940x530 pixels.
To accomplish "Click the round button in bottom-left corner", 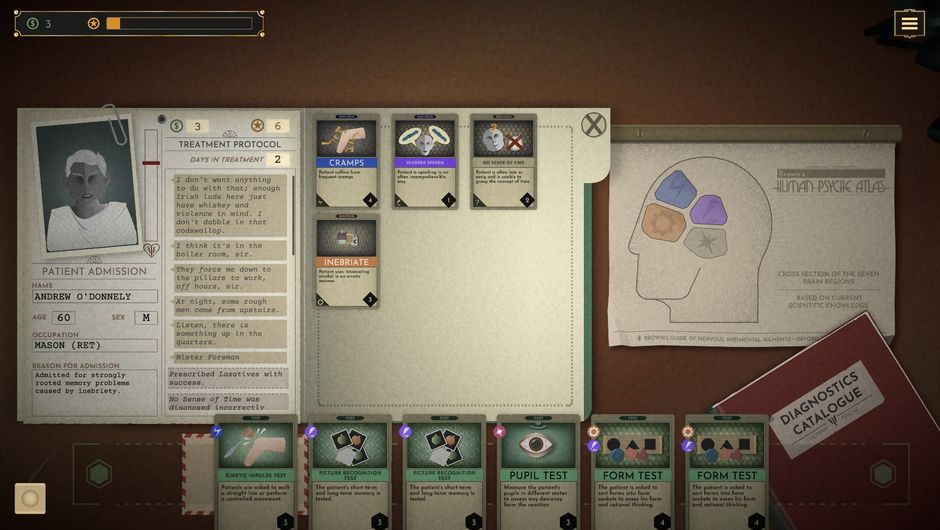I will [x=30, y=498].
